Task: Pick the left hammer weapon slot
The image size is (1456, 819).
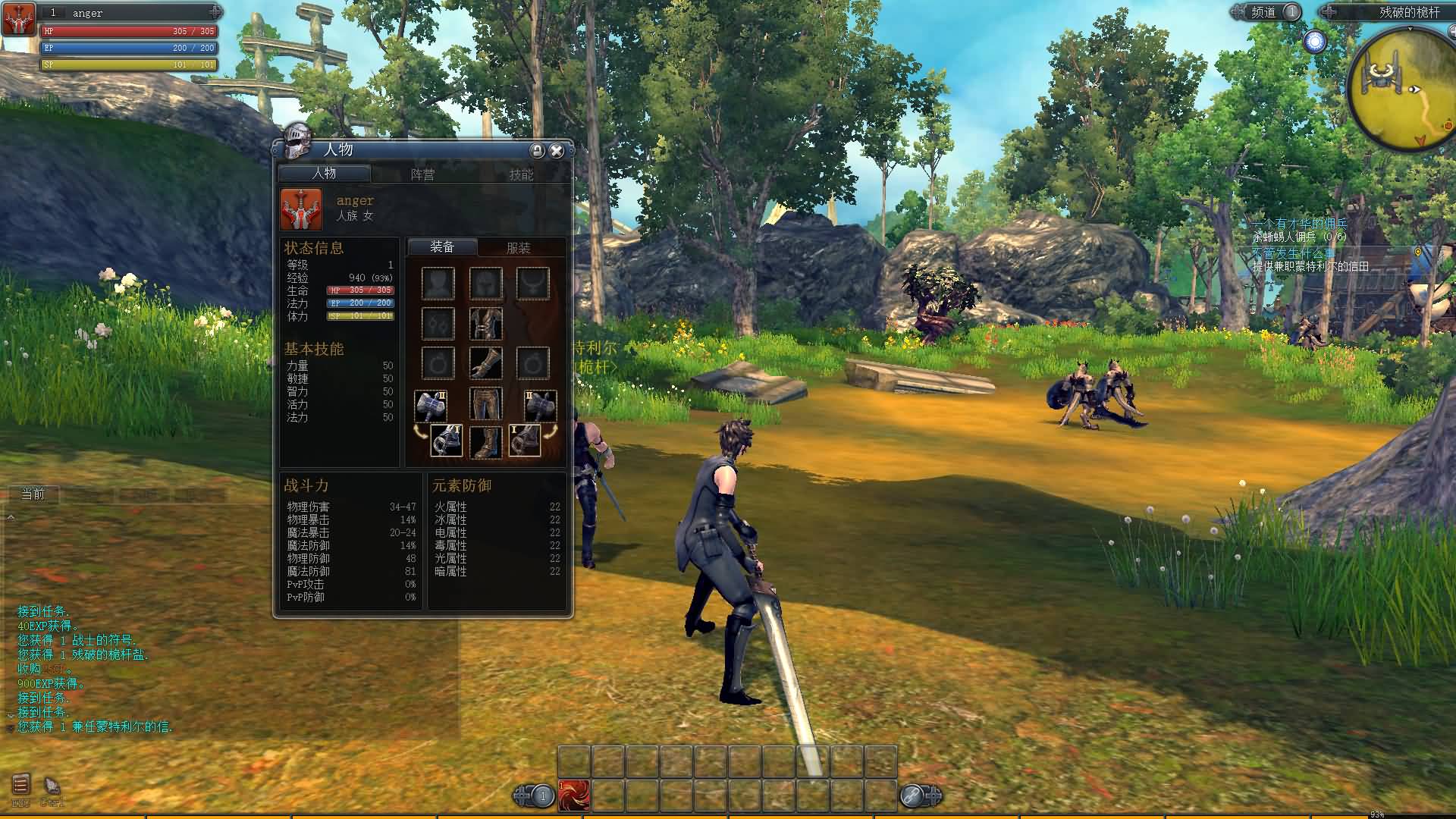Action: (430, 406)
